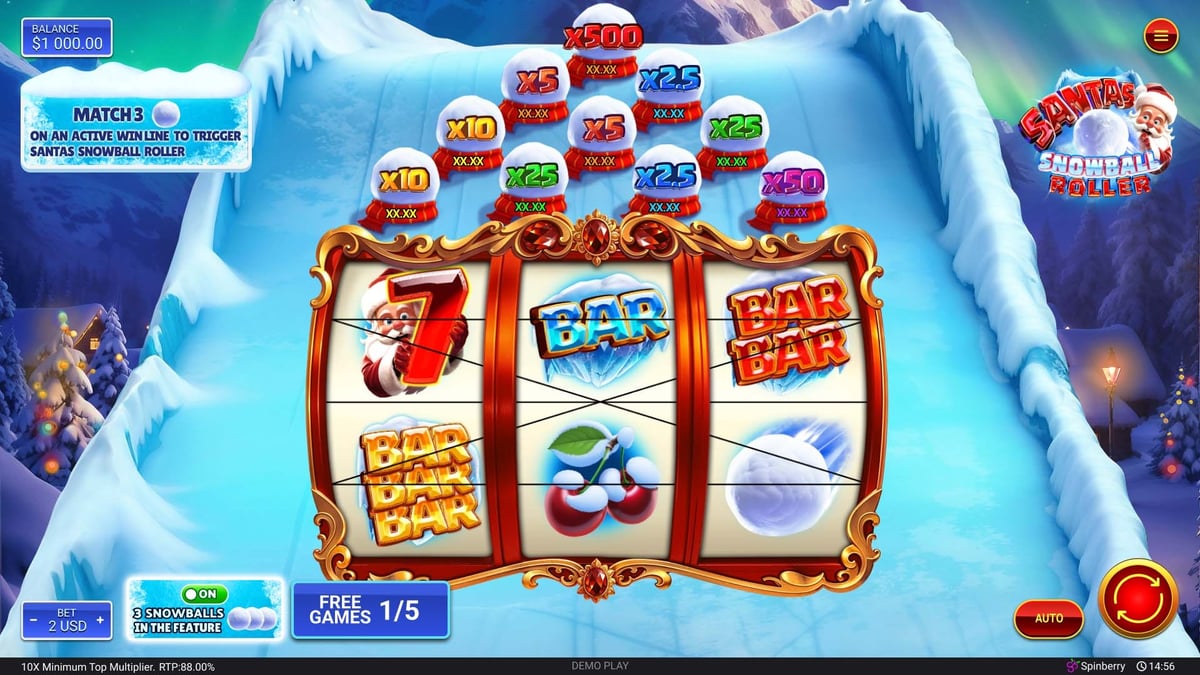Open the hamburger menu

1160,37
